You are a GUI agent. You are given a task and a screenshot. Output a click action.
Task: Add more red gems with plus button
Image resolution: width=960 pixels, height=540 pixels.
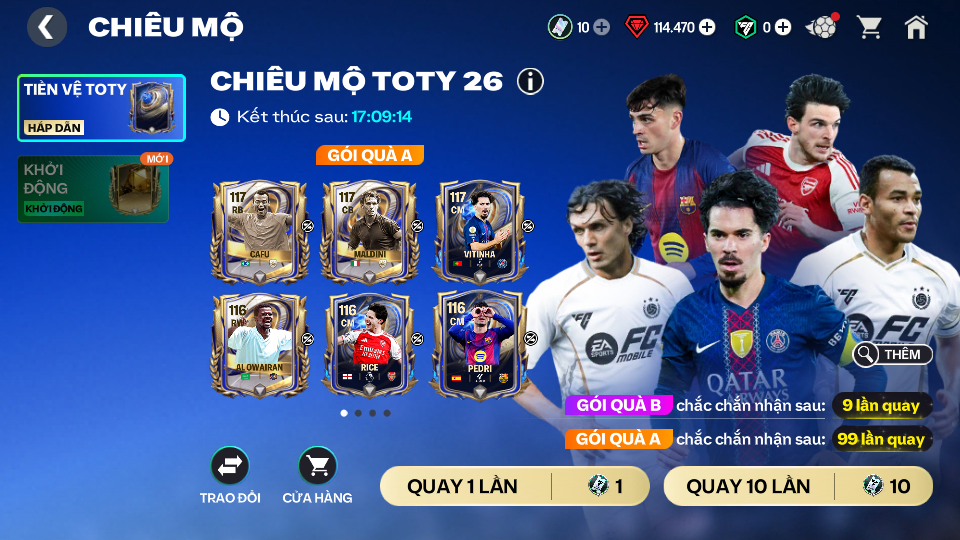(x=707, y=27)
